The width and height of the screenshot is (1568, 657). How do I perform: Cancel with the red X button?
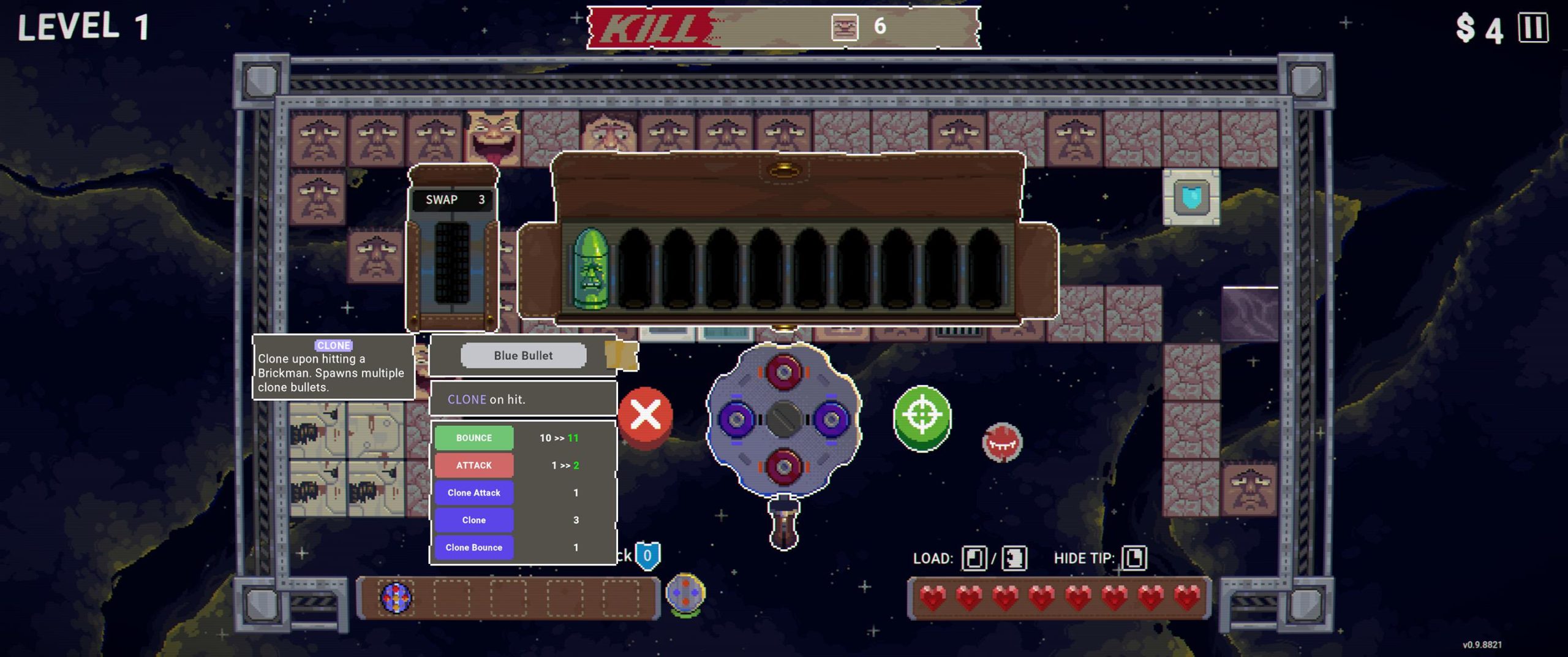(646, 417)
